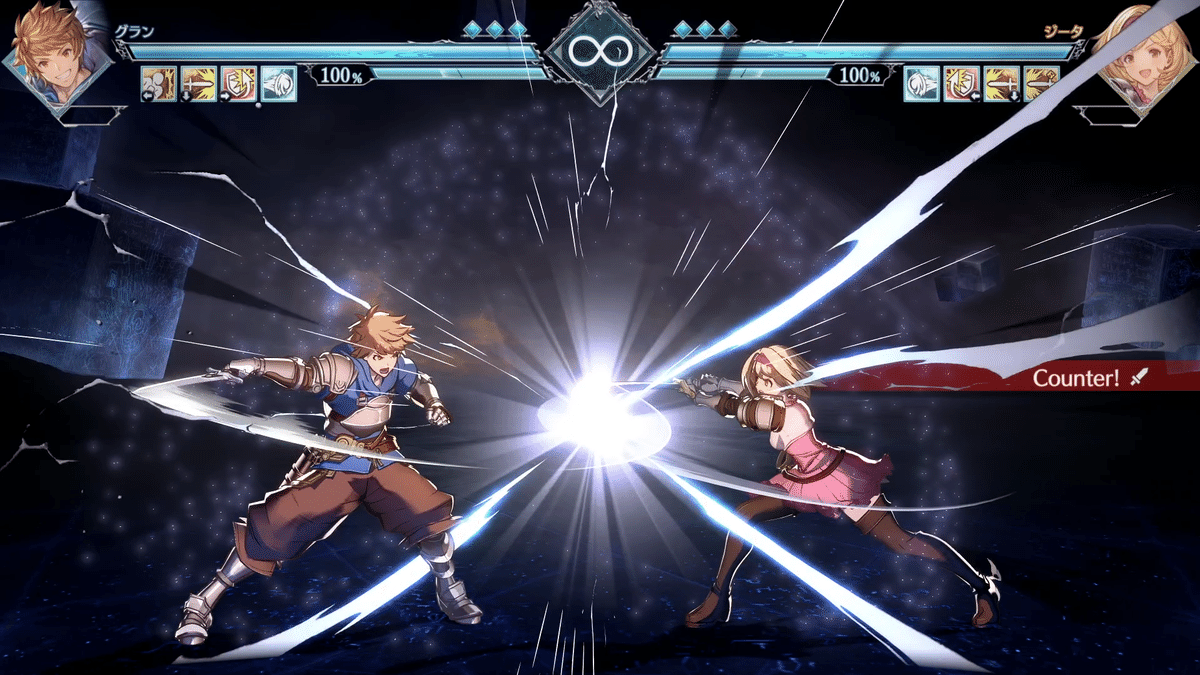Activate Djeeta's blue projectile skill icon
Image resolution: width=1200 pixels, height=675 pixels.
pos(921,83)
